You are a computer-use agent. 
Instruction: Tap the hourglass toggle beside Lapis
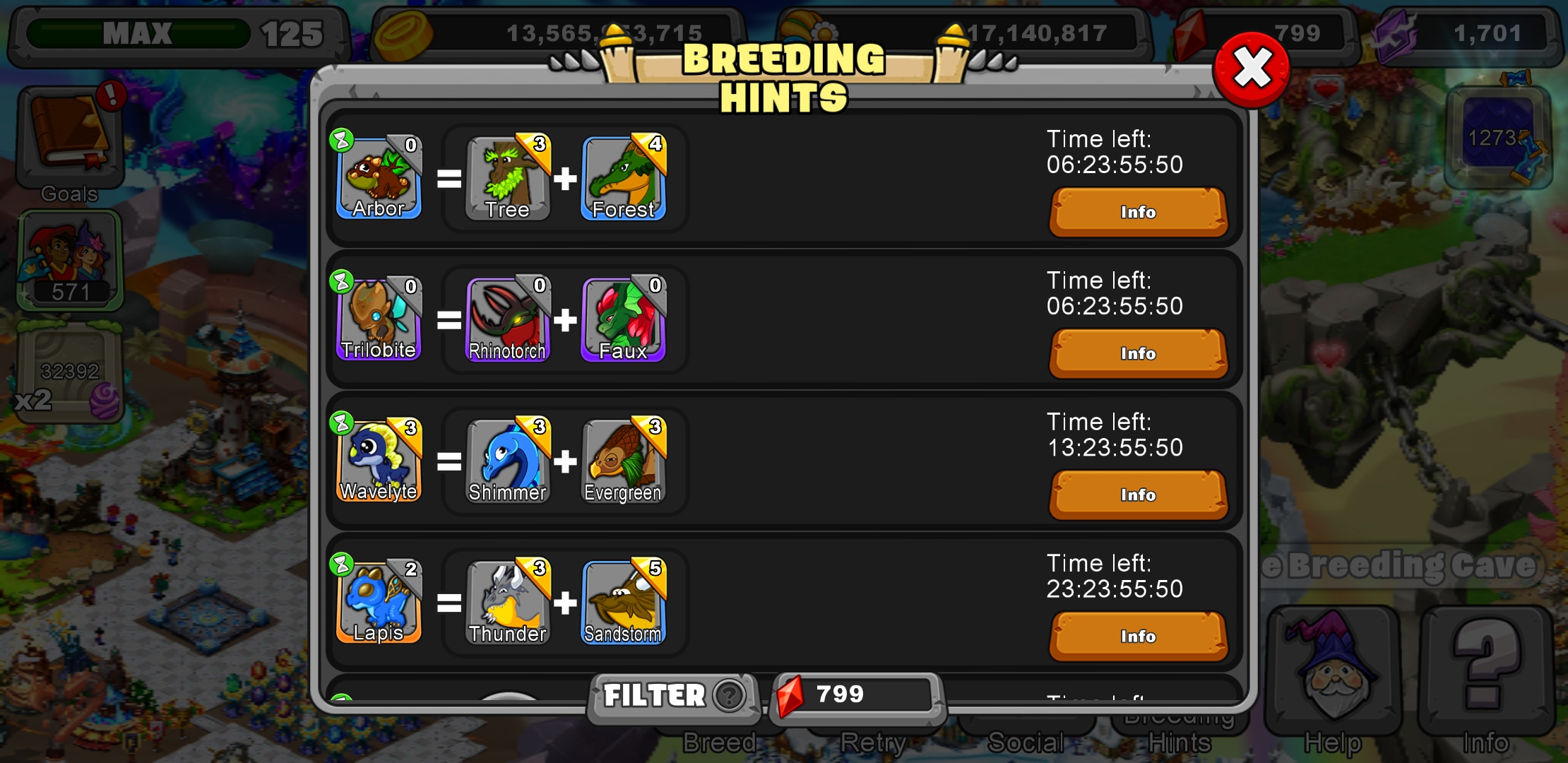tap(342, 564)
